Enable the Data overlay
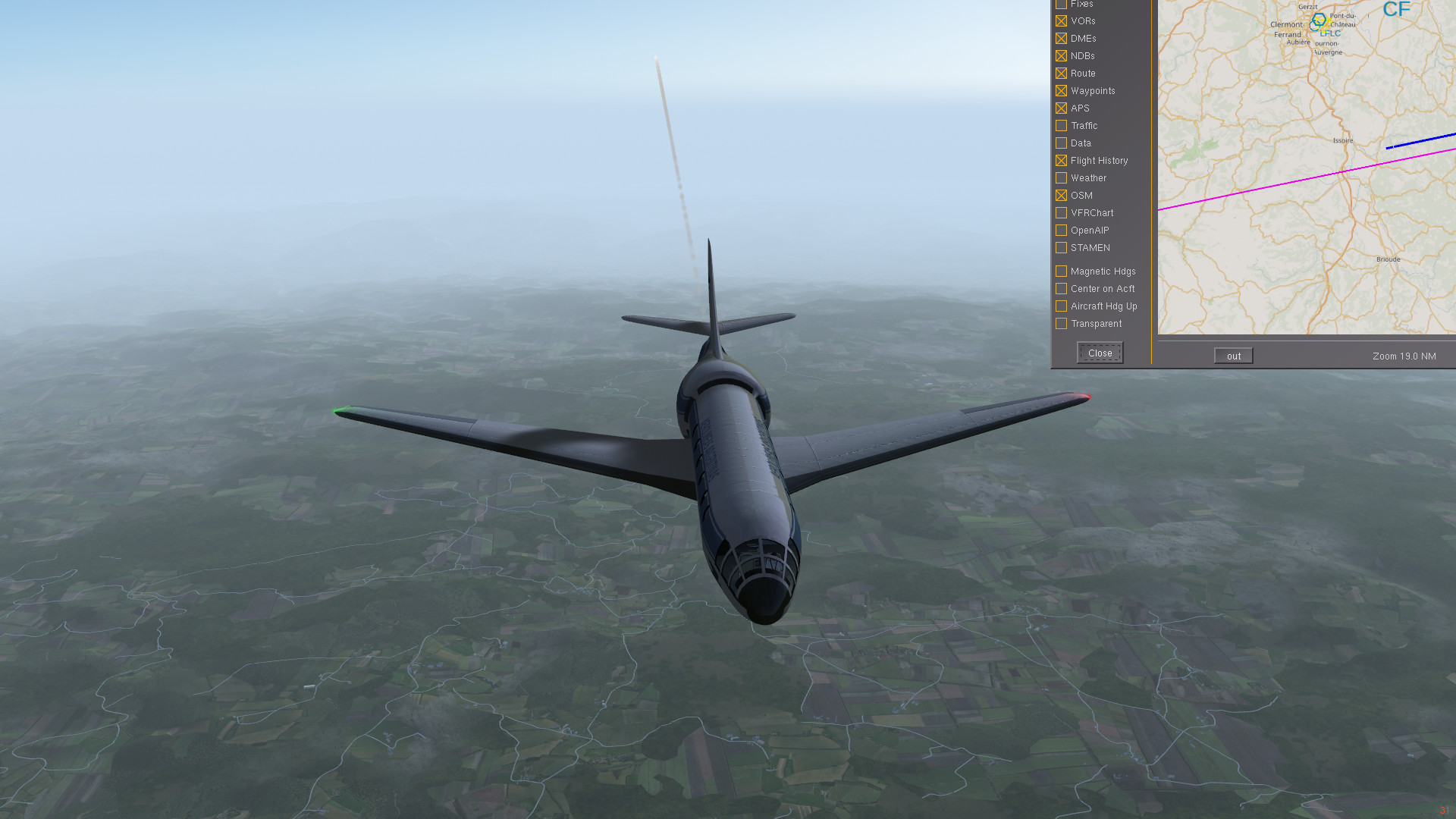Viewport: 1456px width, 819px height. click(1061, 143)
